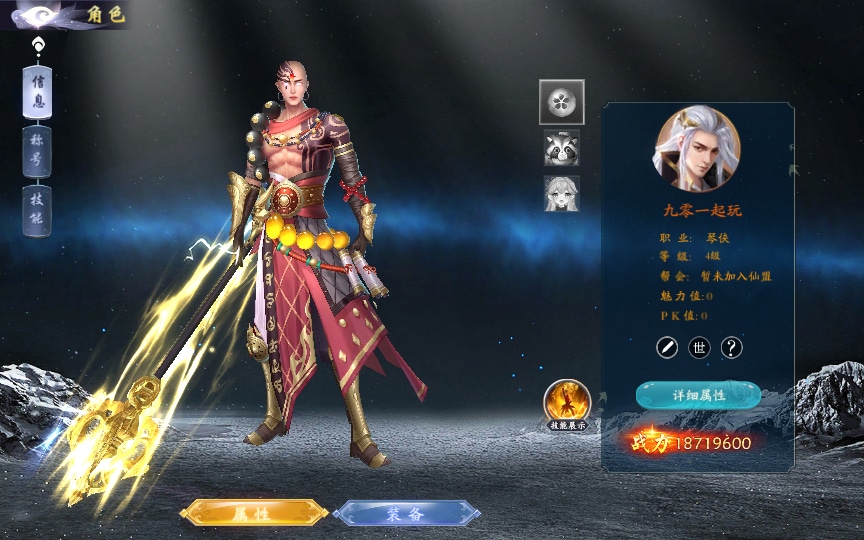Click the pencil edit icon
864x540 pixels.
coord(667,347)
